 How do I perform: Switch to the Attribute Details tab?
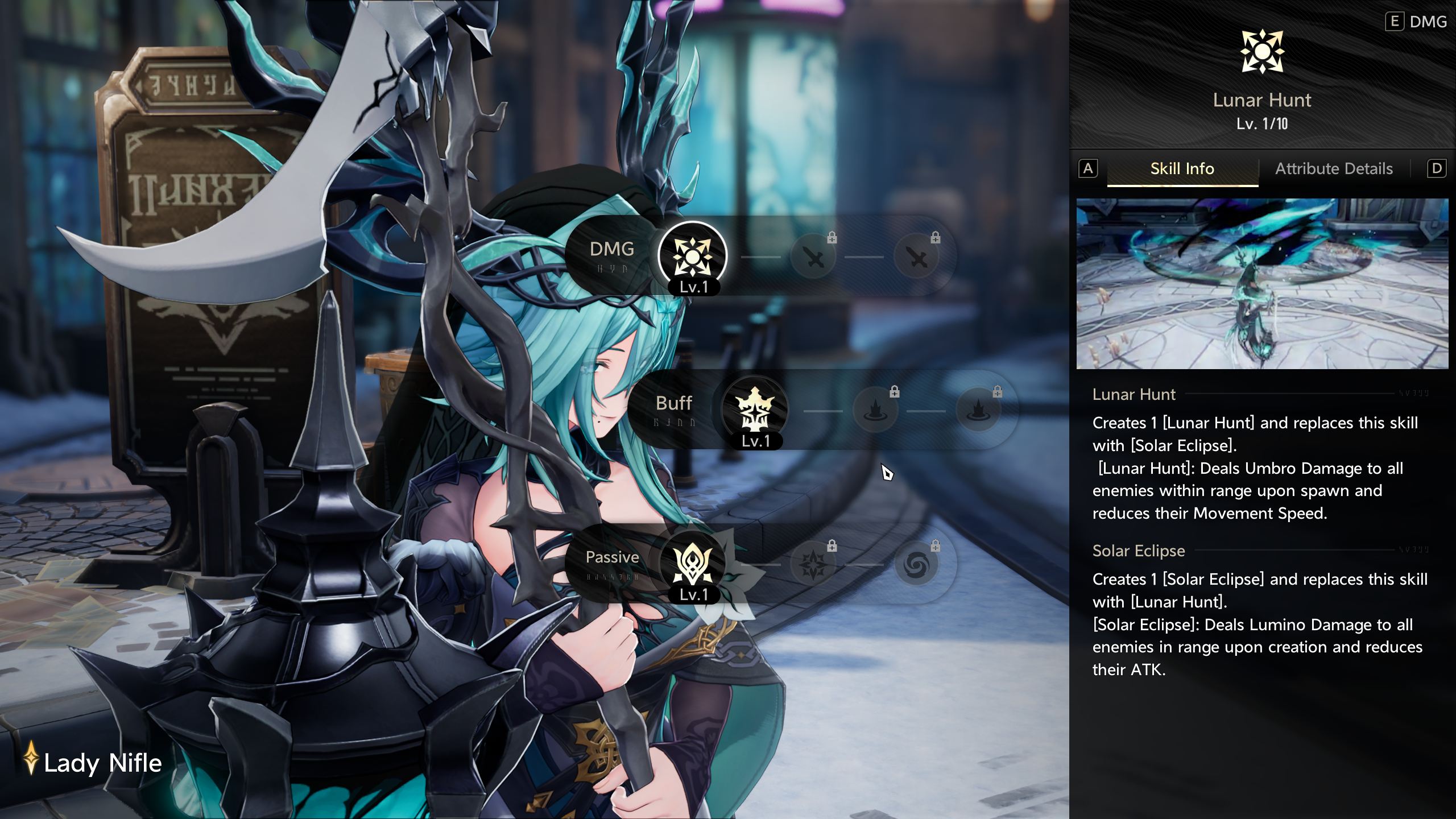(1334, 169)
